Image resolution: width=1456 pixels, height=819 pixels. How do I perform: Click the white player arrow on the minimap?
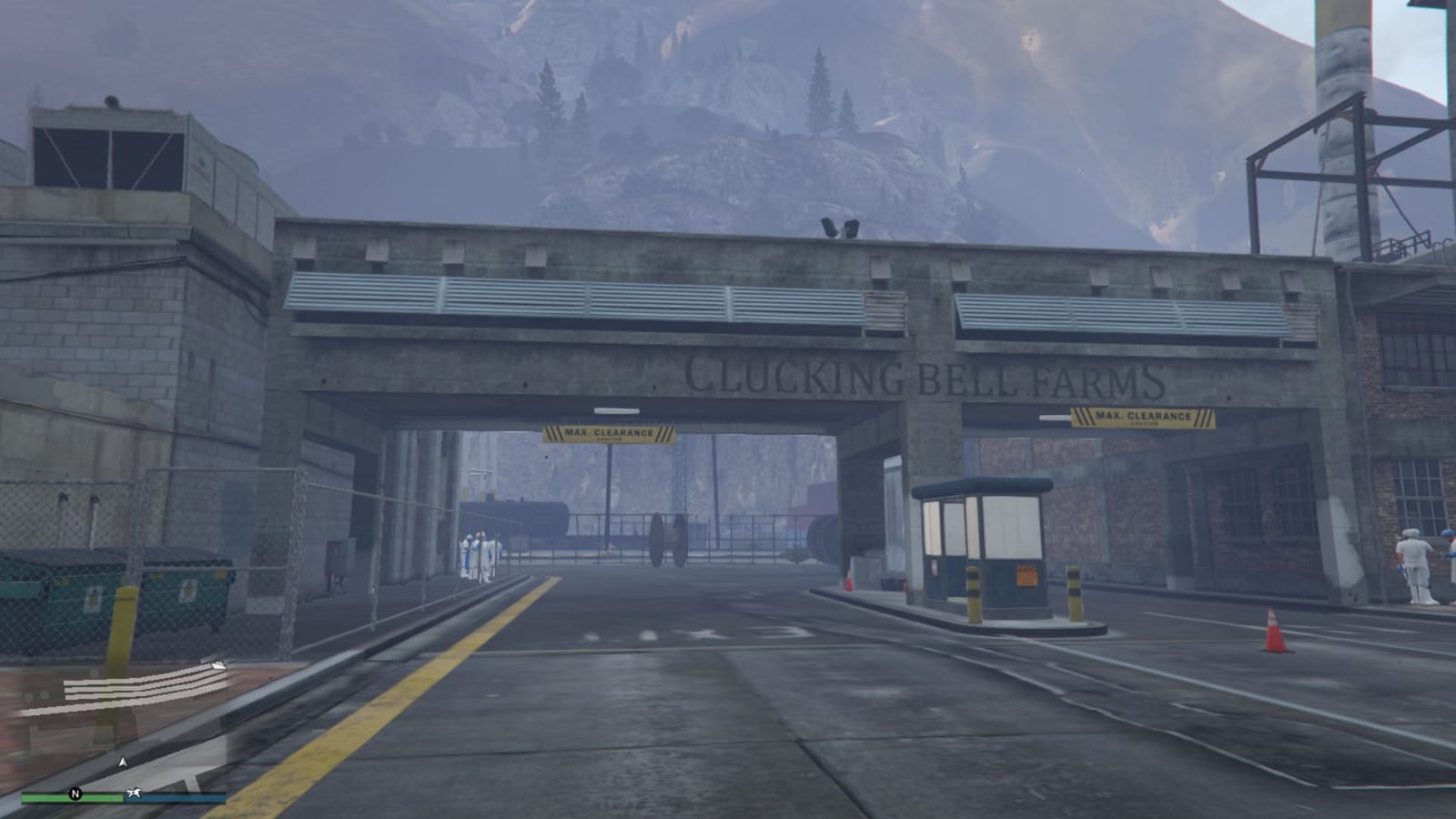(124, 762)
